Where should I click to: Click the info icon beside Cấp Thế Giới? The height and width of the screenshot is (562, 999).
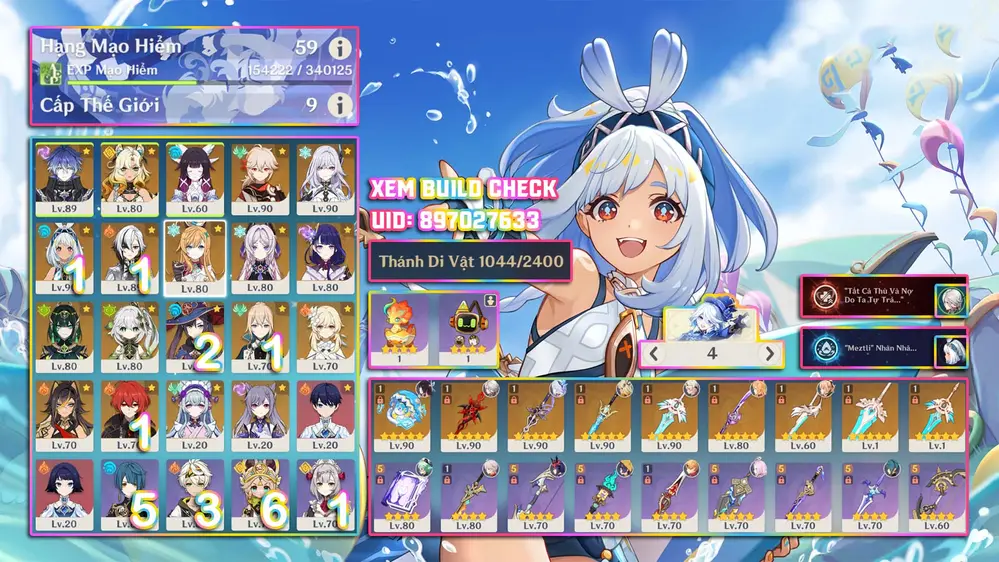pos(341,104)
